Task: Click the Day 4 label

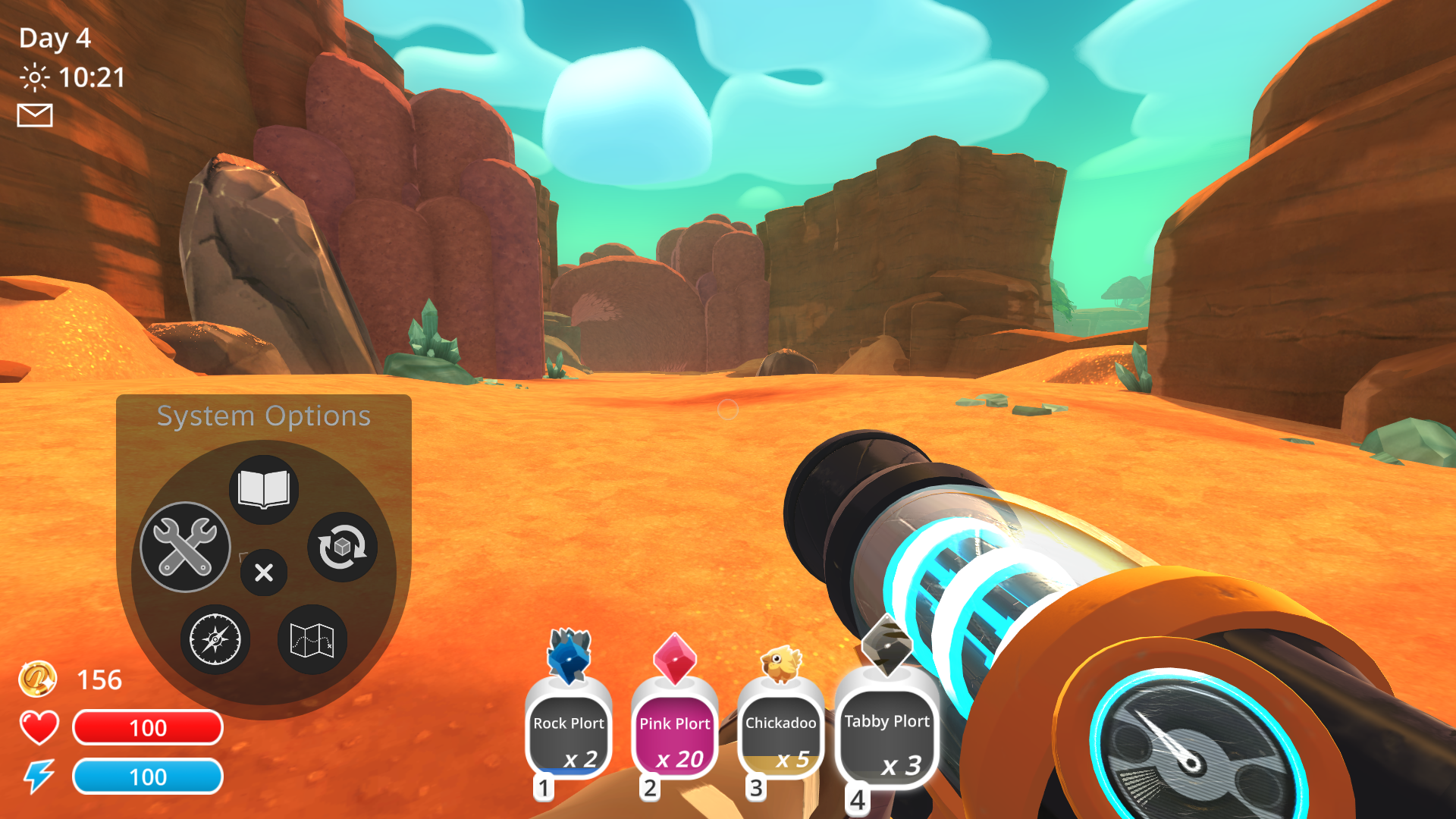Action: tap(53, 38)
